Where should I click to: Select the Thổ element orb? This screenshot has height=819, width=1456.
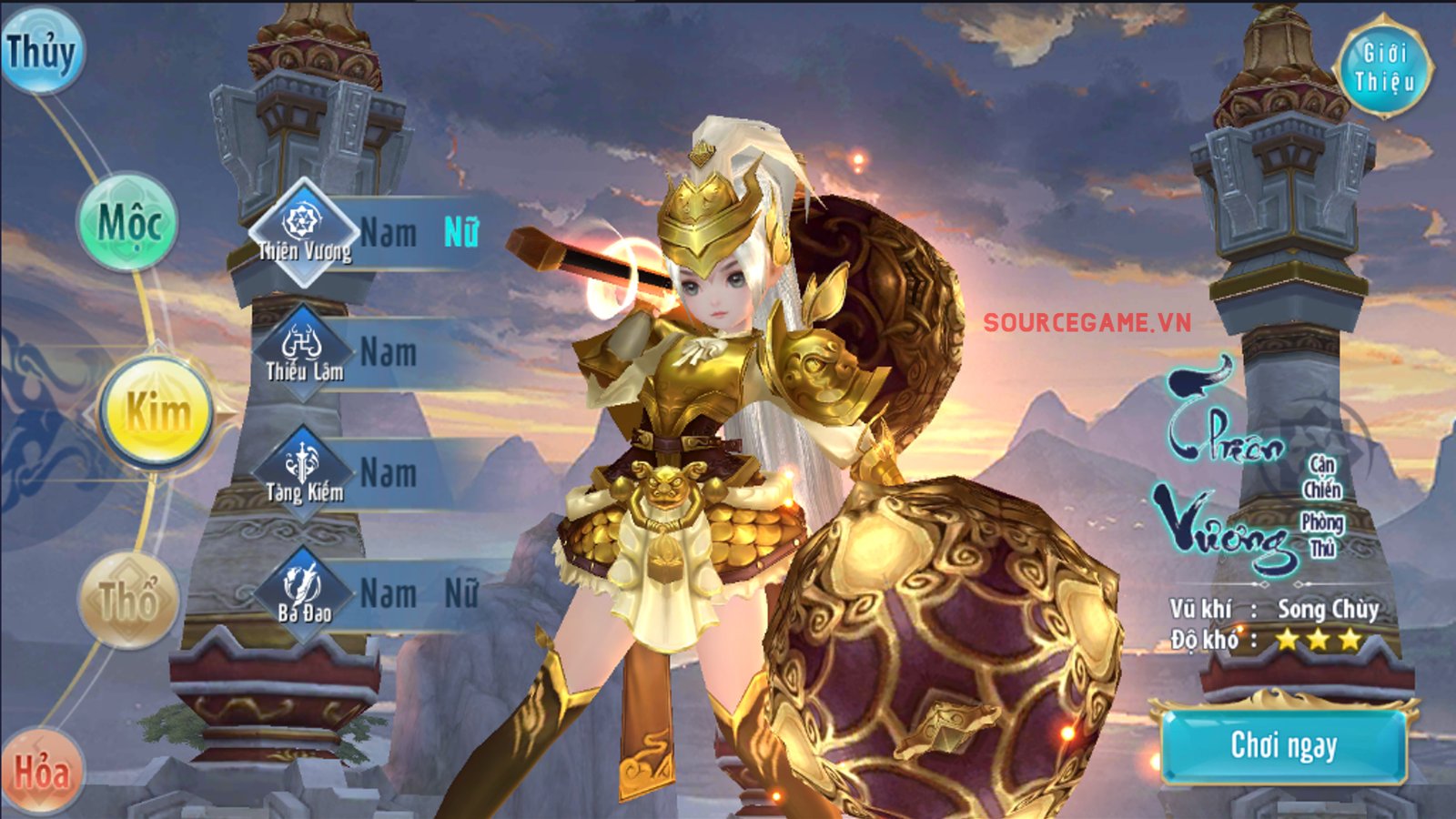(128, 601)
